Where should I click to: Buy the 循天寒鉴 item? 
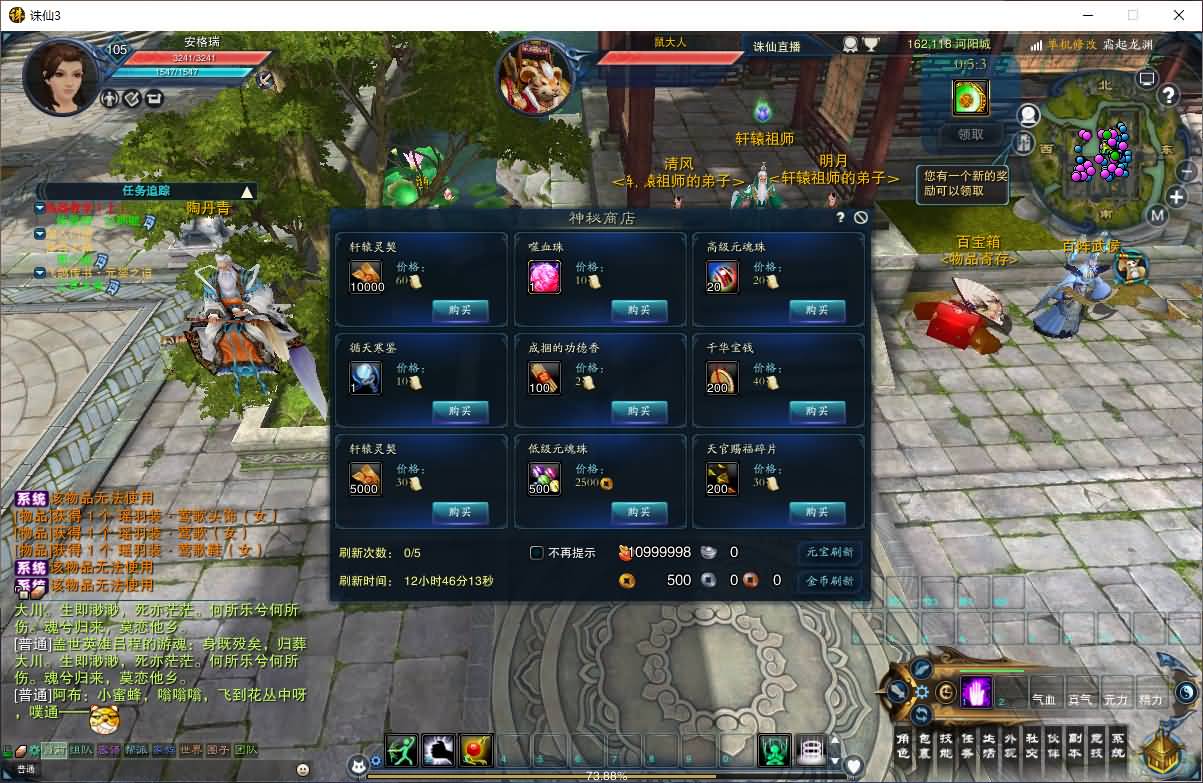(x=460, y=411)
